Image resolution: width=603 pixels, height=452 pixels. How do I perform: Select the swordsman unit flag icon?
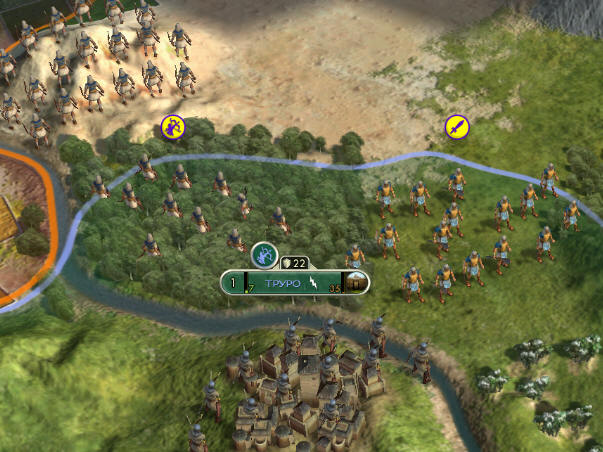[x=457, y=127]
